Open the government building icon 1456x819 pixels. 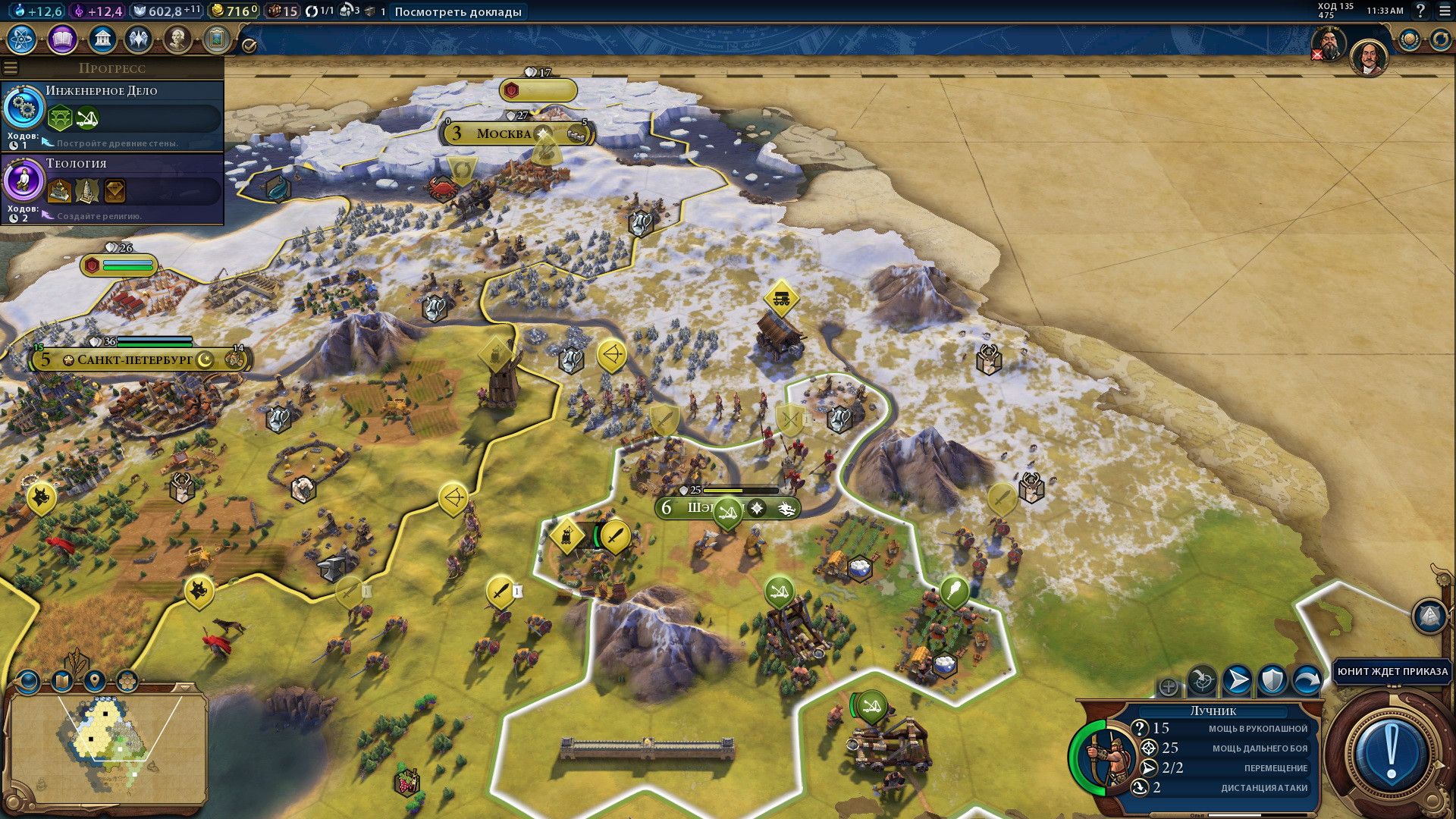102,39
